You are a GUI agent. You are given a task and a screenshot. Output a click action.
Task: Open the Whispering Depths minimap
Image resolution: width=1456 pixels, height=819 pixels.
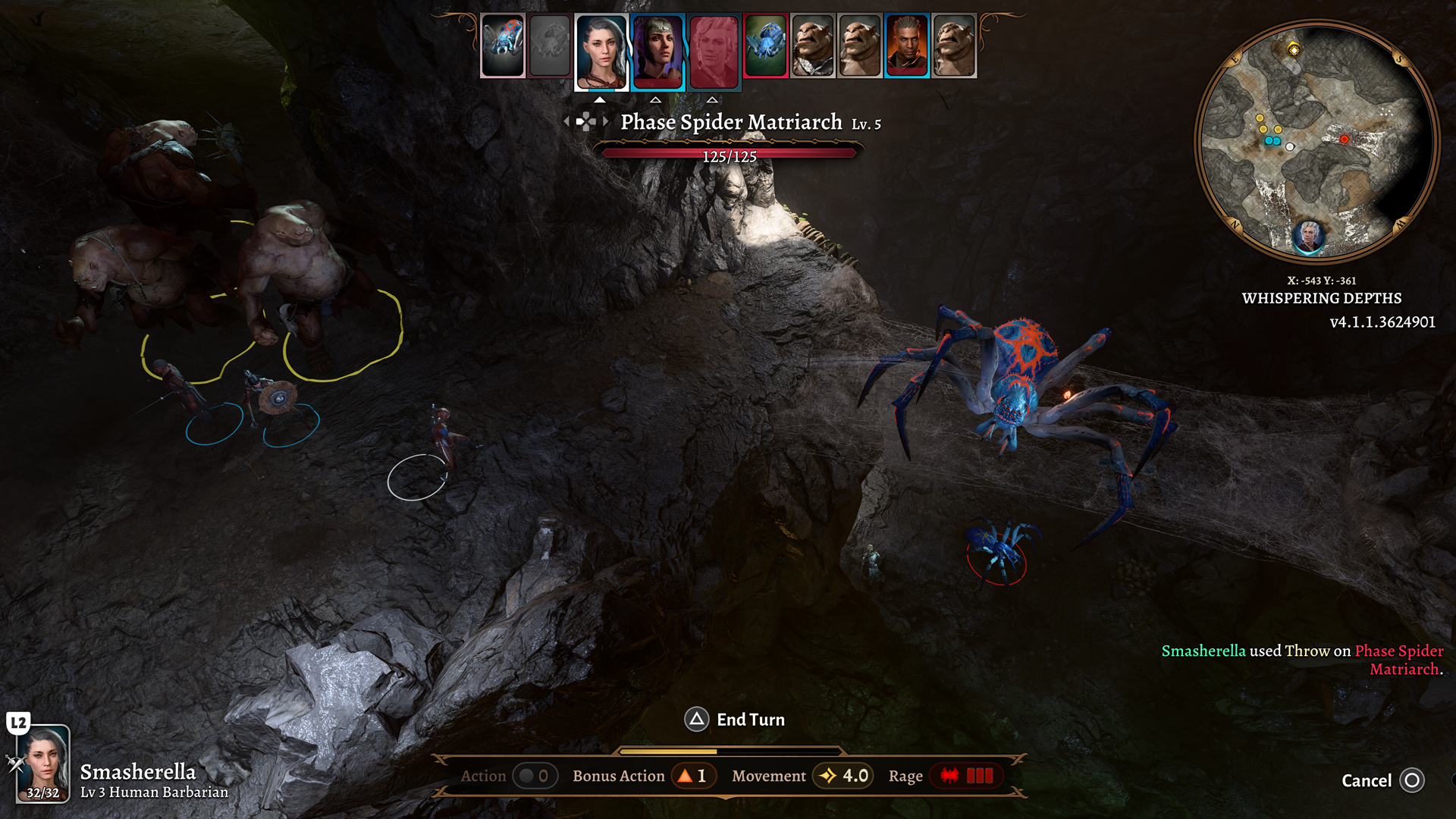point(1316,140)
